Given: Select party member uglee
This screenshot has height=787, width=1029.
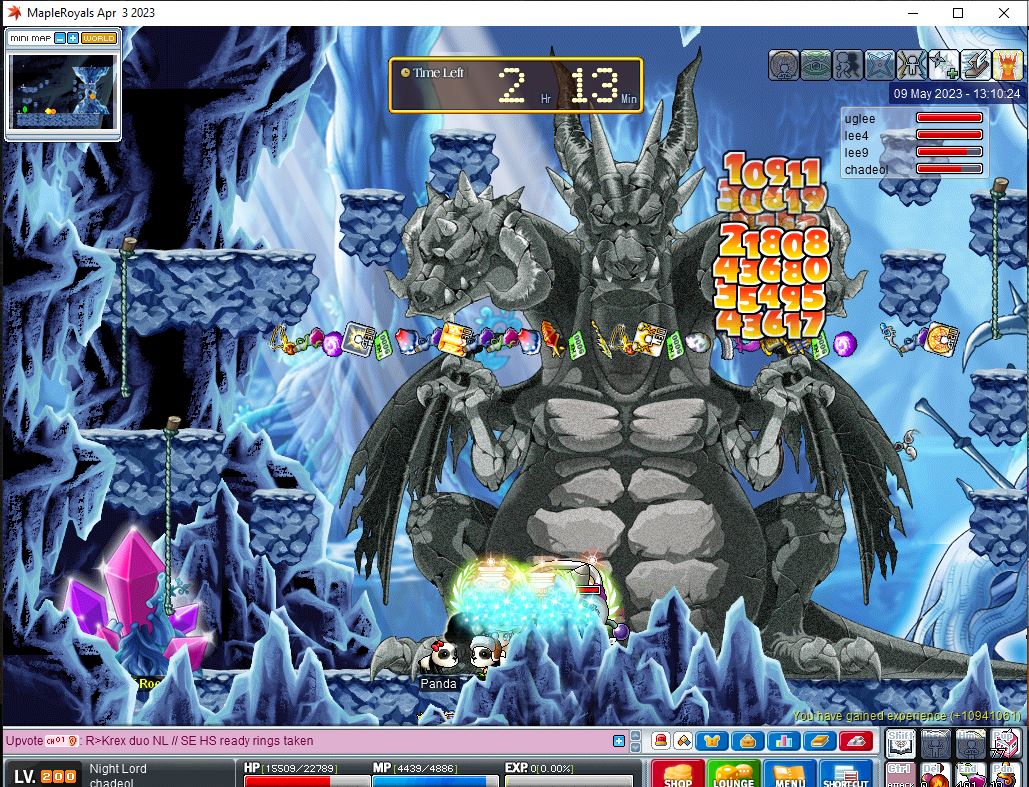Looking at the screenshot, I should pos(860,119).
